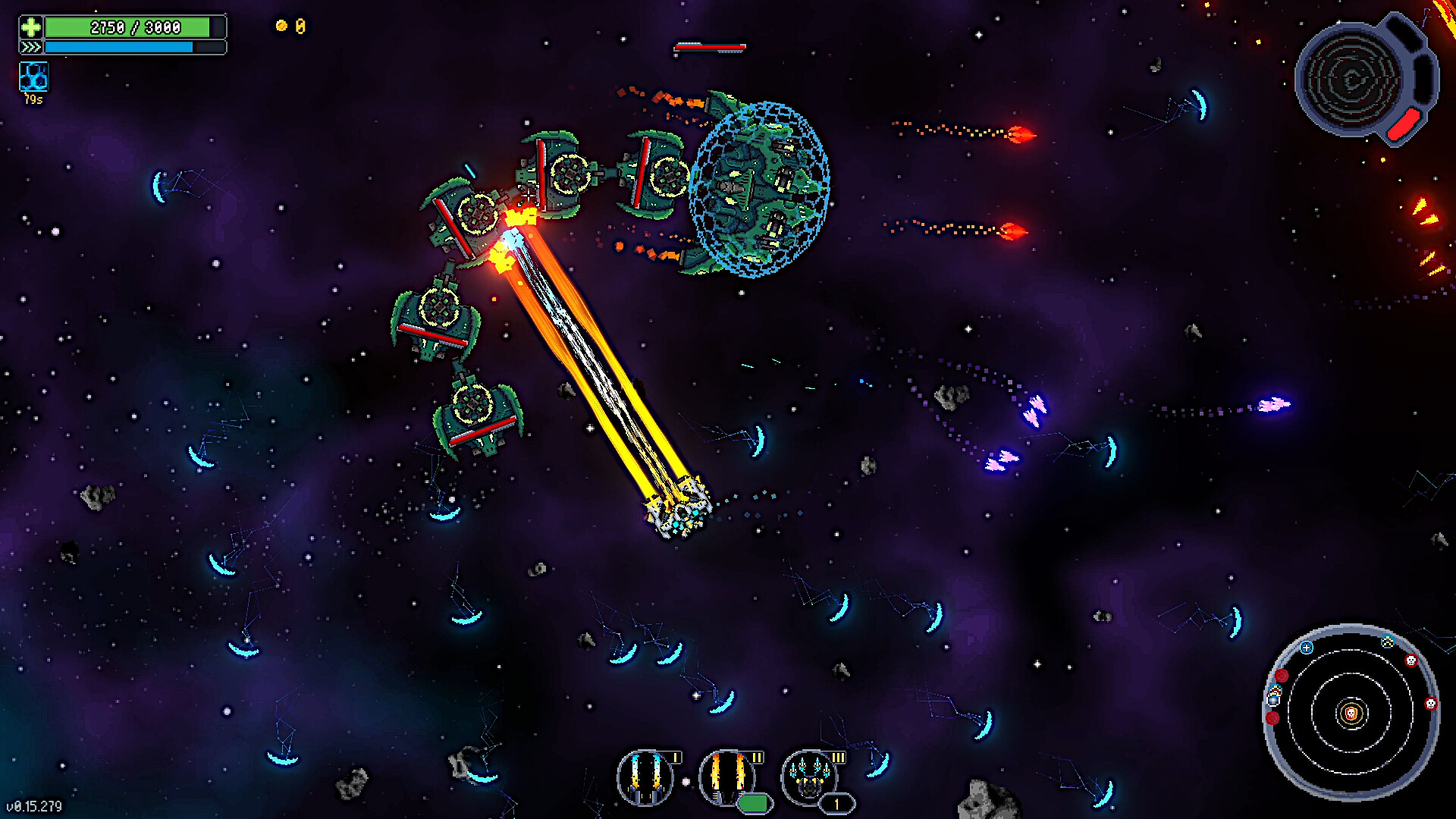Click the boss skull at minimap center
Viewport: 1456px width, 819px height.
(1352, 713)
